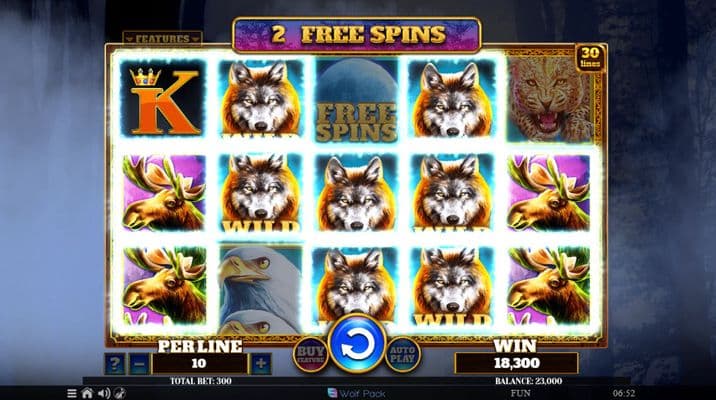Image resolution: width=716 pixels, height=400 pixels.
Task: Activate Auto Play
Action: (403, 353)
